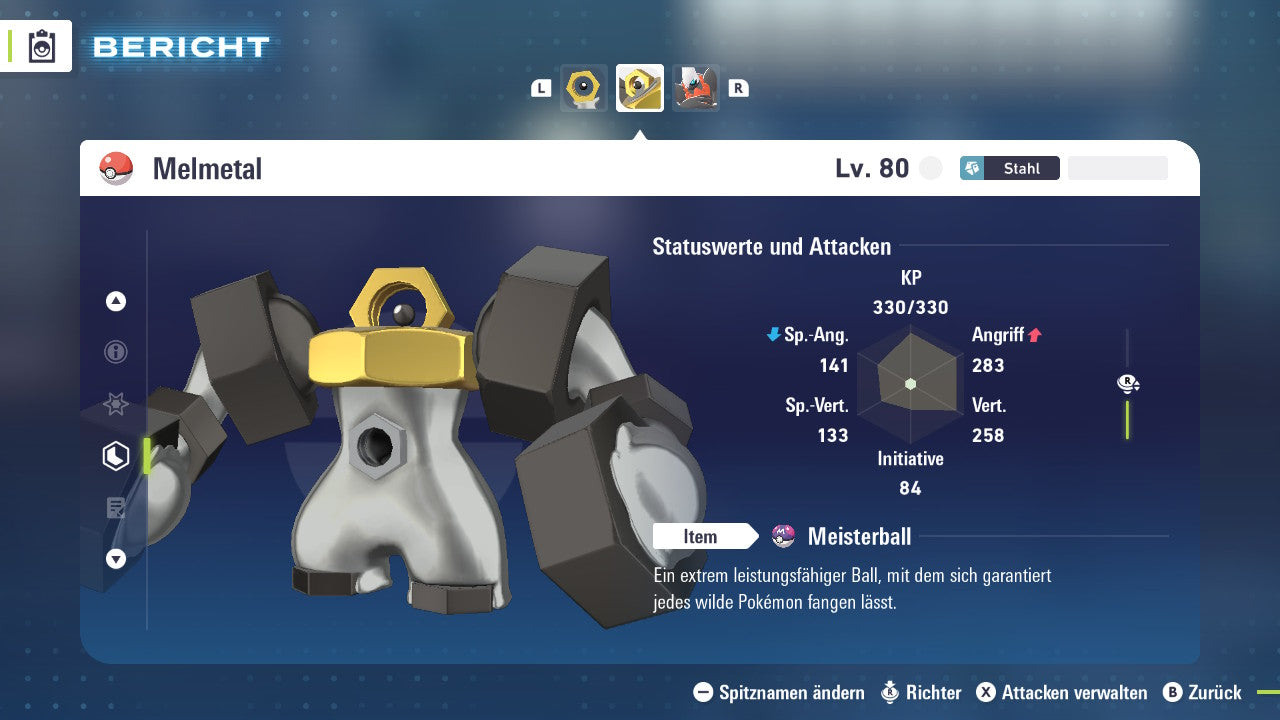Select the notes memo icon in the sidebar
The image size is (1280, 720).
click(115, 507)
